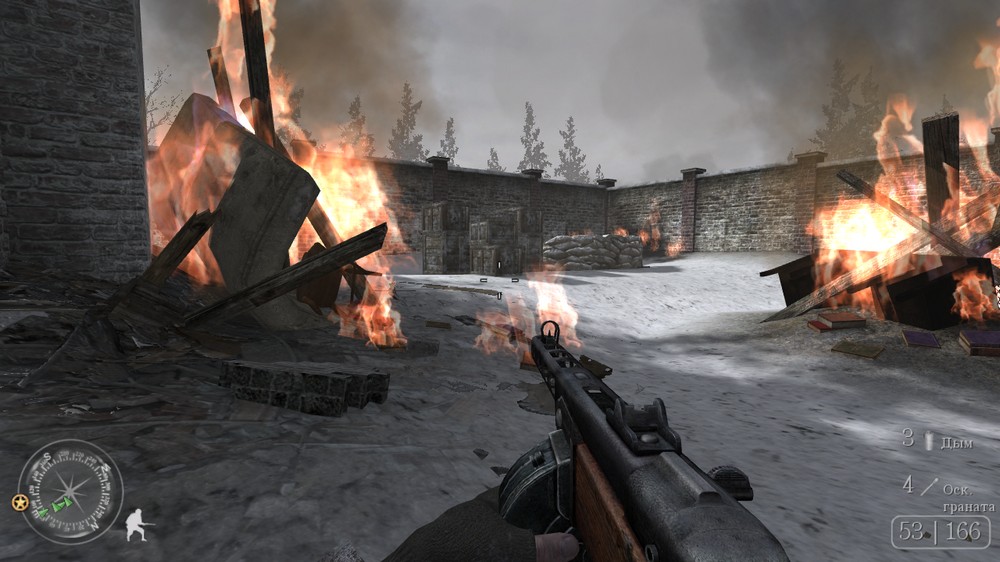This screenshot has width=1000, height=562.
Task: Select the frag grenade (Оск. граната) icon
Action: [930, 487]
